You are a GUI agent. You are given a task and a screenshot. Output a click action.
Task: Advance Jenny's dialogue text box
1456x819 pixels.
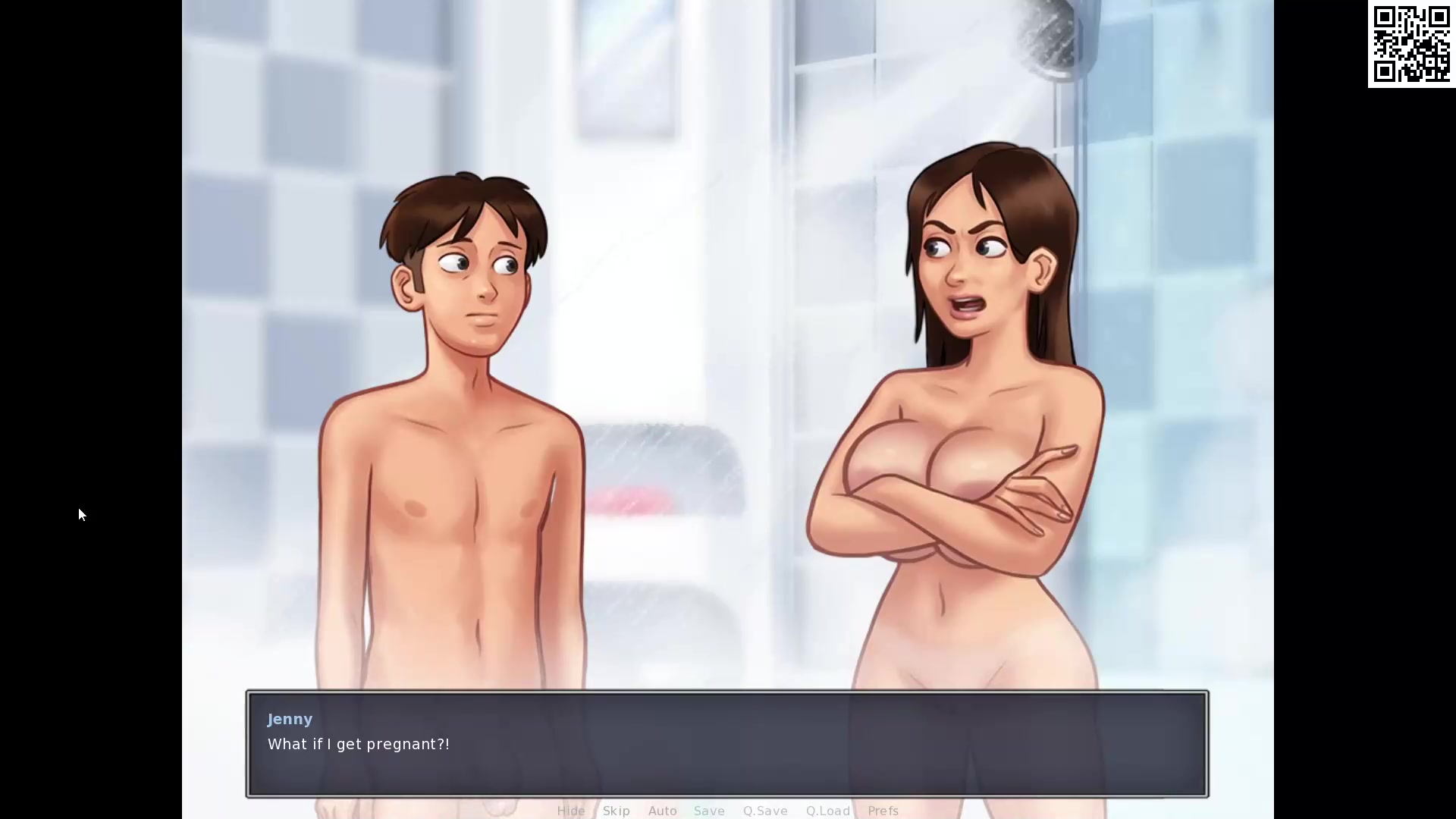tap(726, 743)
